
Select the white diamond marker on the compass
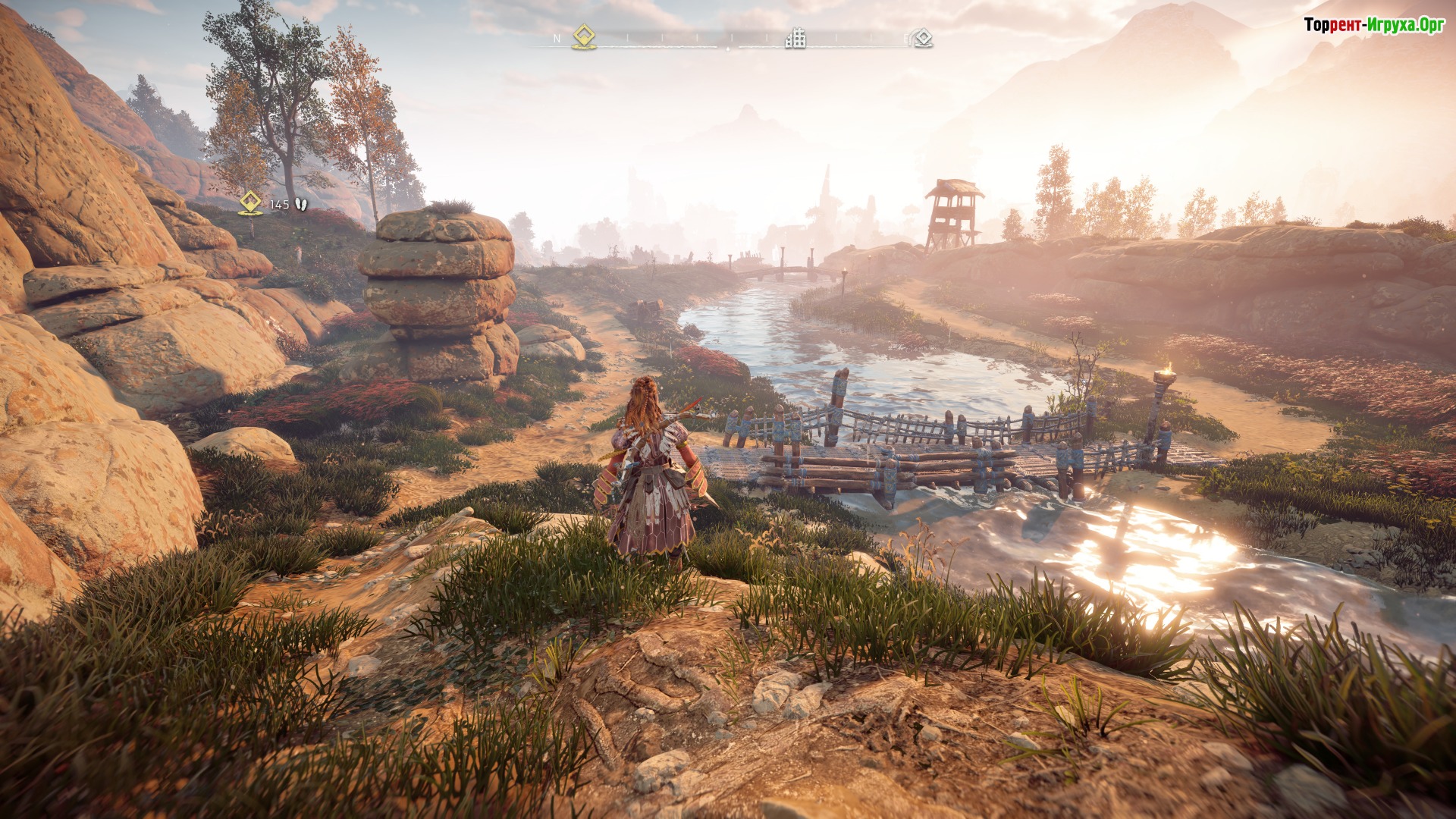[922, 38]
